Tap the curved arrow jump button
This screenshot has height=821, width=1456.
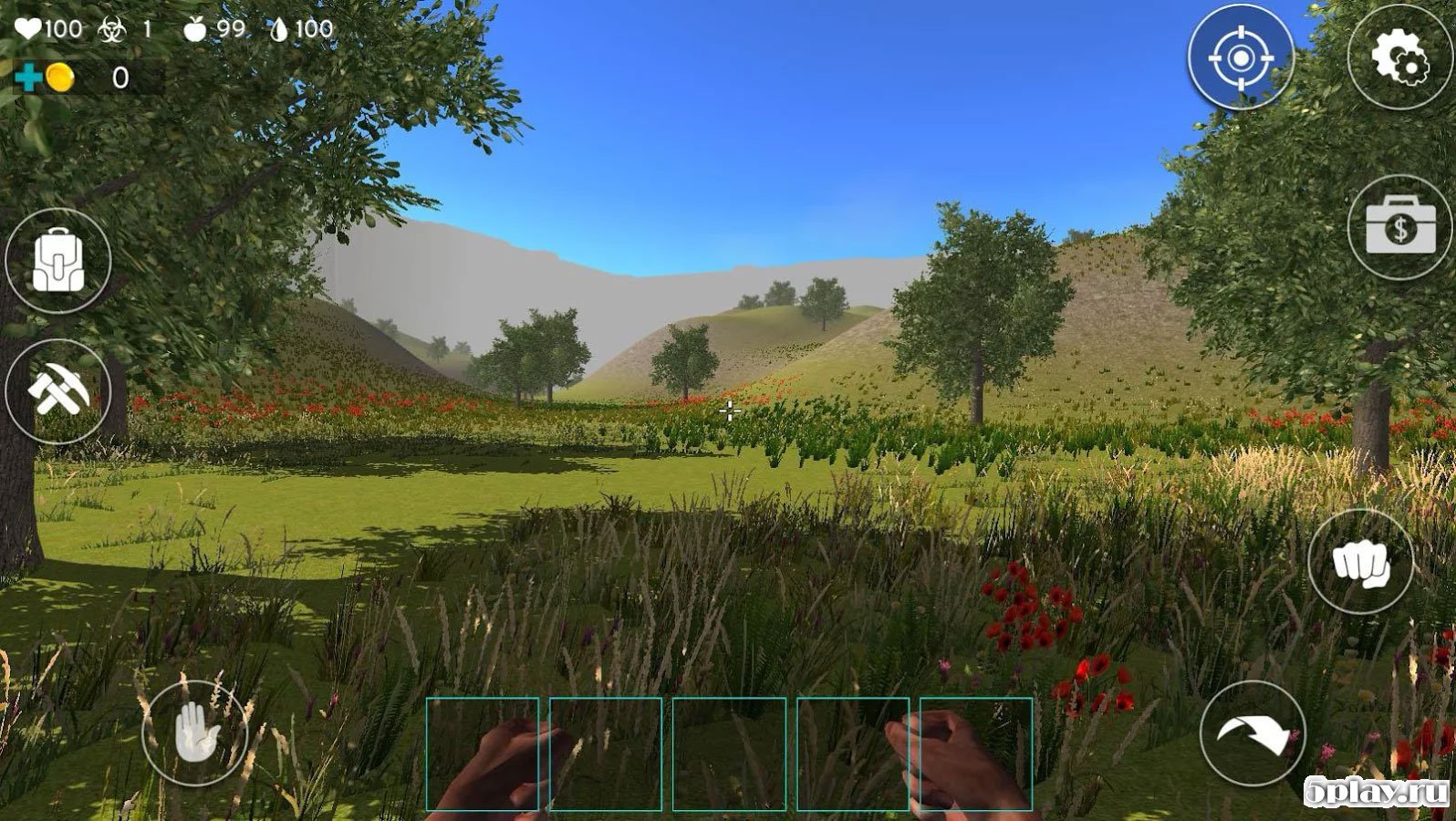tap(1253, 733)
